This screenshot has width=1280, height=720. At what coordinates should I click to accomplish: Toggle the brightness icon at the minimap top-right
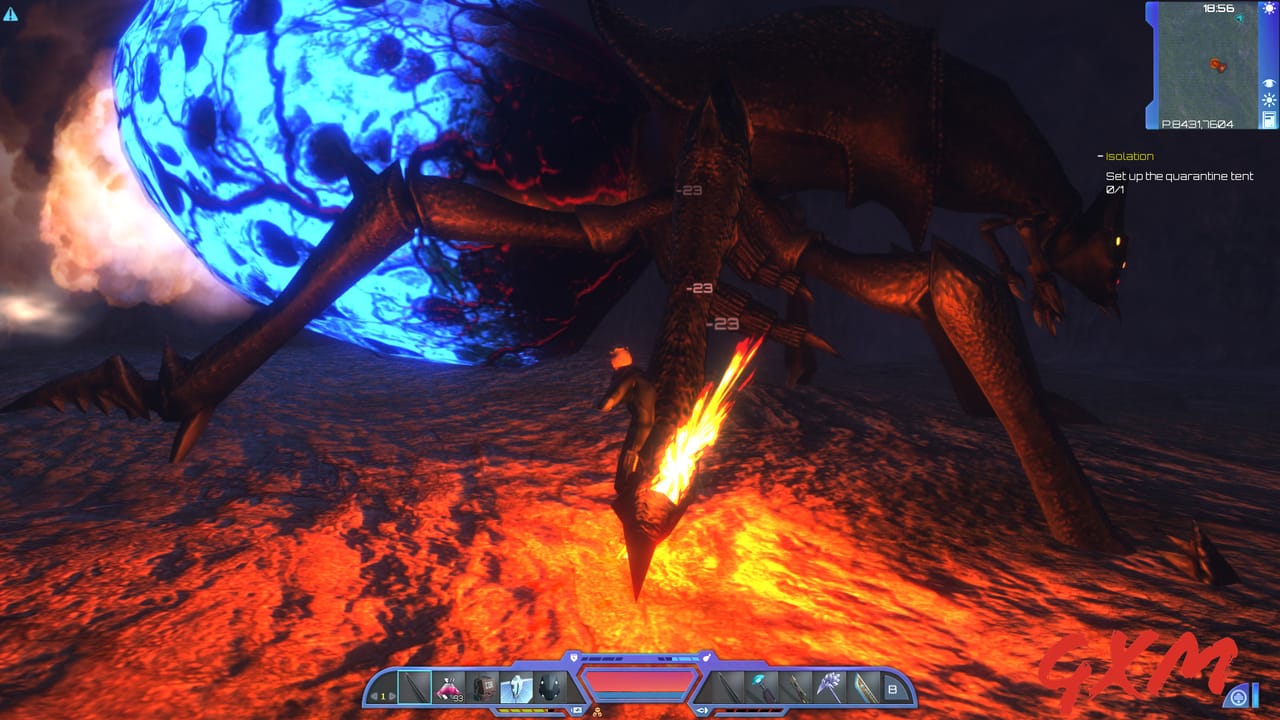tap(1268, 9)
